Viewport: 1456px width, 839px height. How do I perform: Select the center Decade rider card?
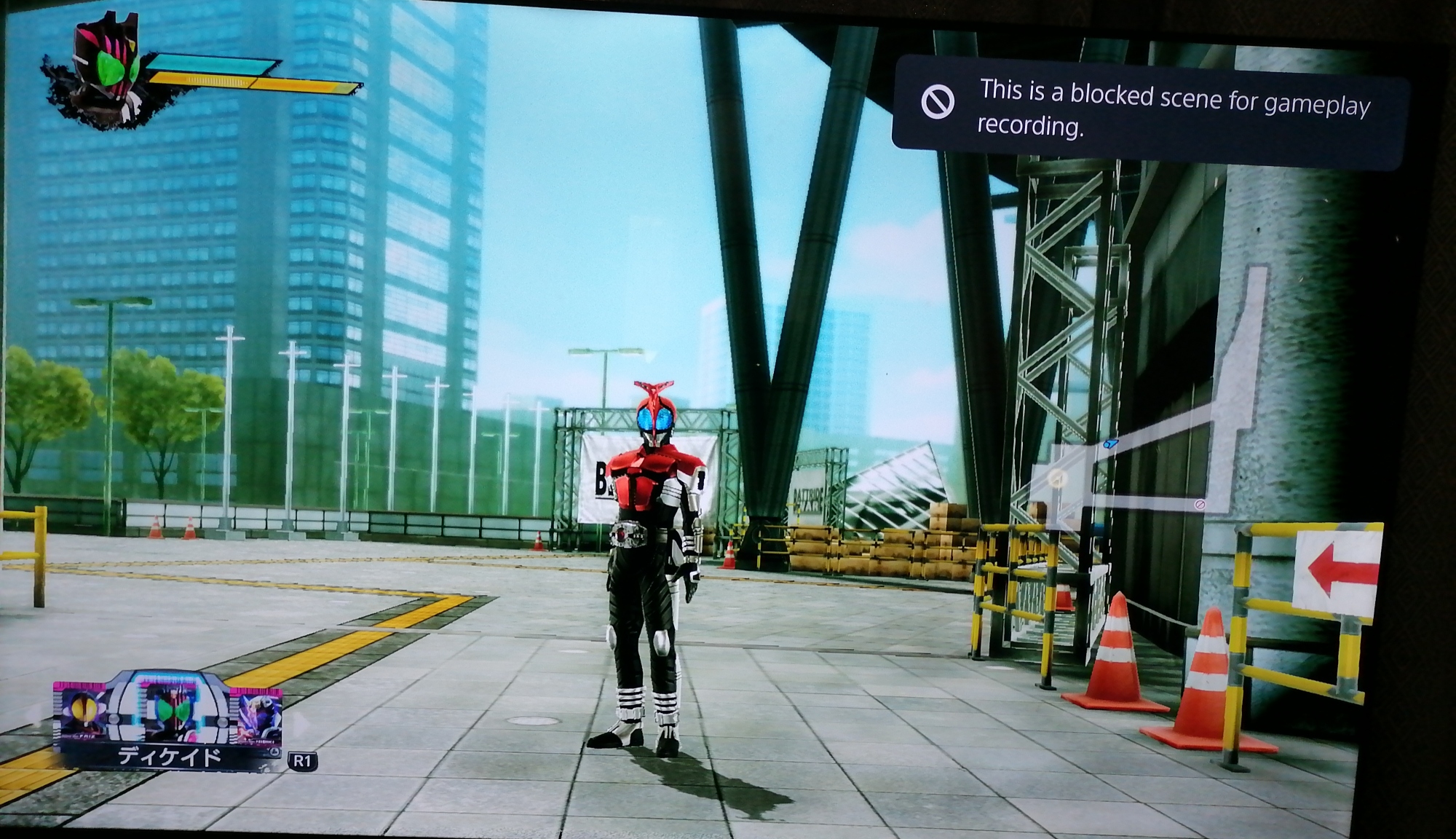click(x=167, y=712)
